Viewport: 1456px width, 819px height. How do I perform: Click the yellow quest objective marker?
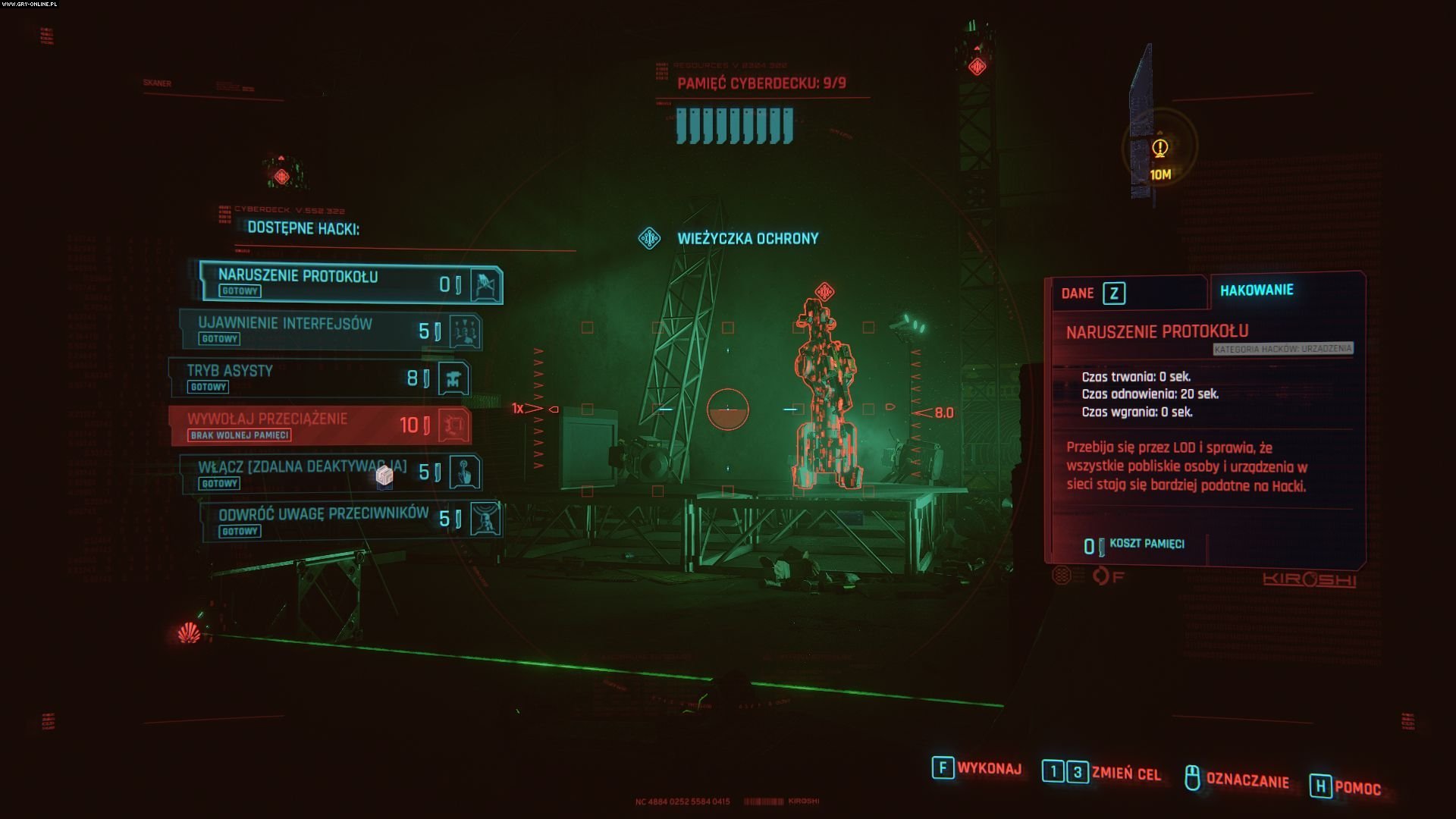[x=1159, y=149]
